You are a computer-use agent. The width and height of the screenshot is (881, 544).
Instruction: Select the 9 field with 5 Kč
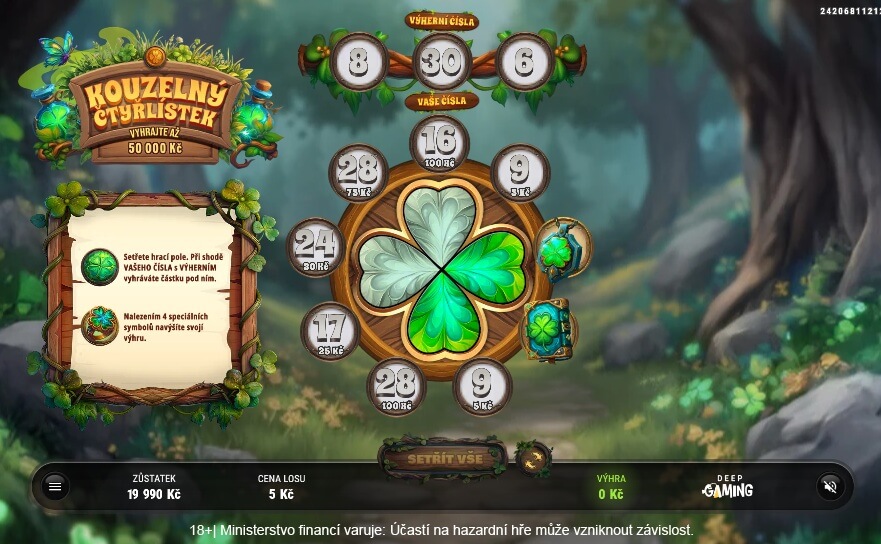pyautogui.click(x=482, y=385)
